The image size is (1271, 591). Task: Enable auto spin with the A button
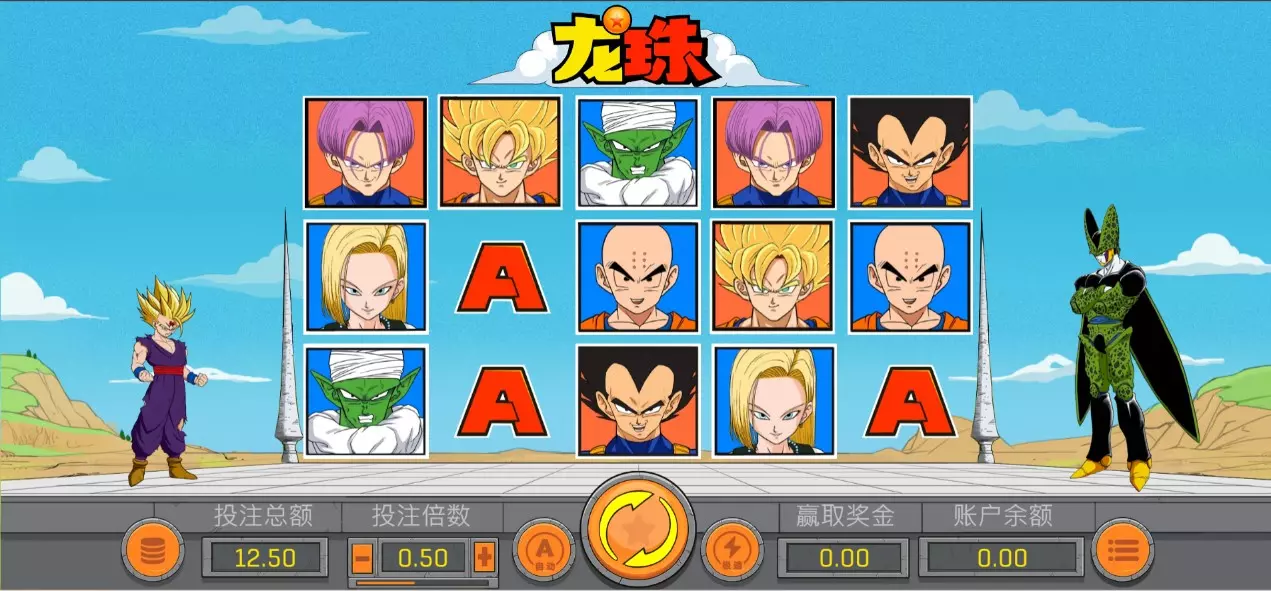(544, 549)
